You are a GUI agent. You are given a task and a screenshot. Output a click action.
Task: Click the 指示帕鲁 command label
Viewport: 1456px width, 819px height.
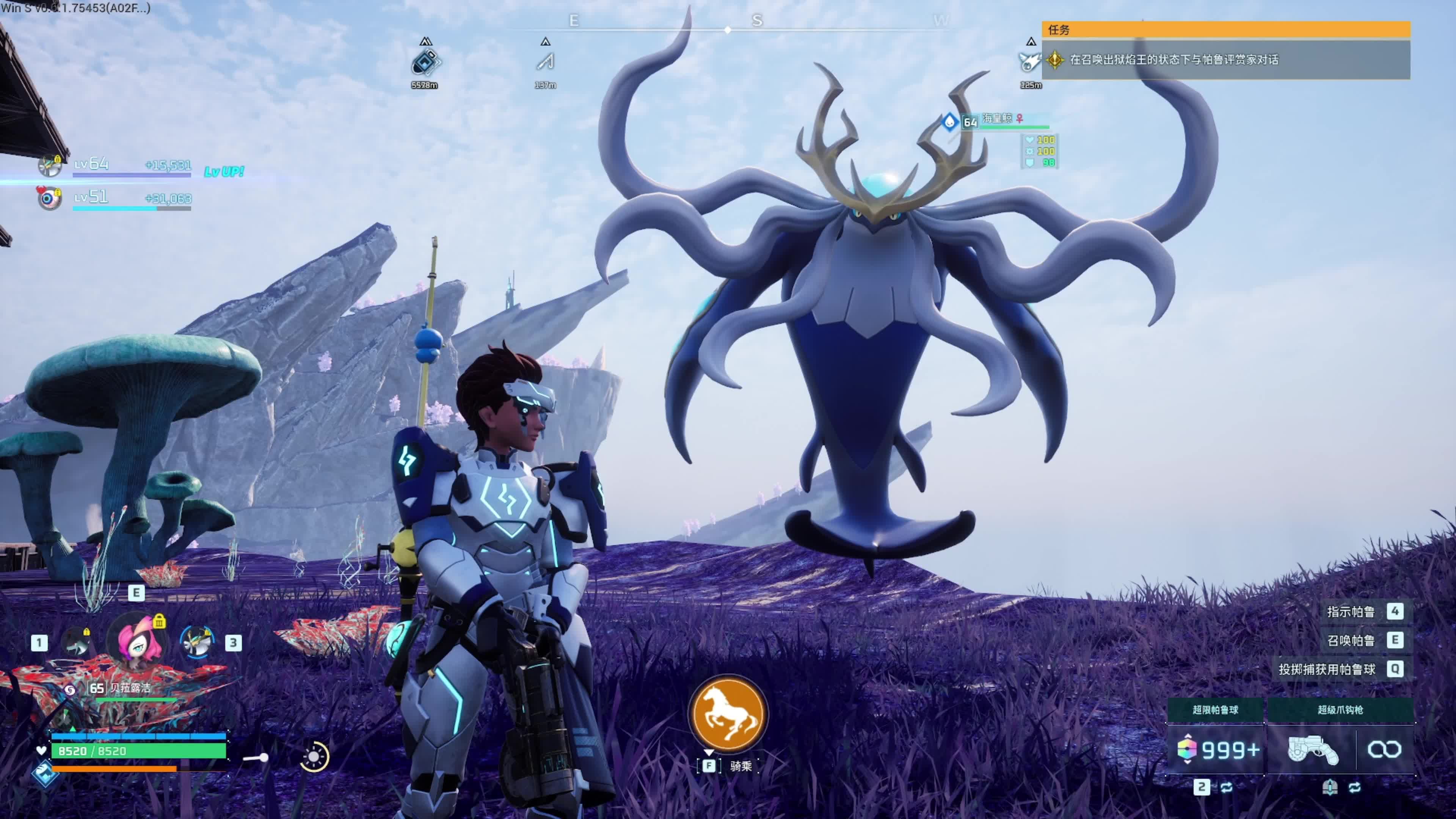(1351, 612)
